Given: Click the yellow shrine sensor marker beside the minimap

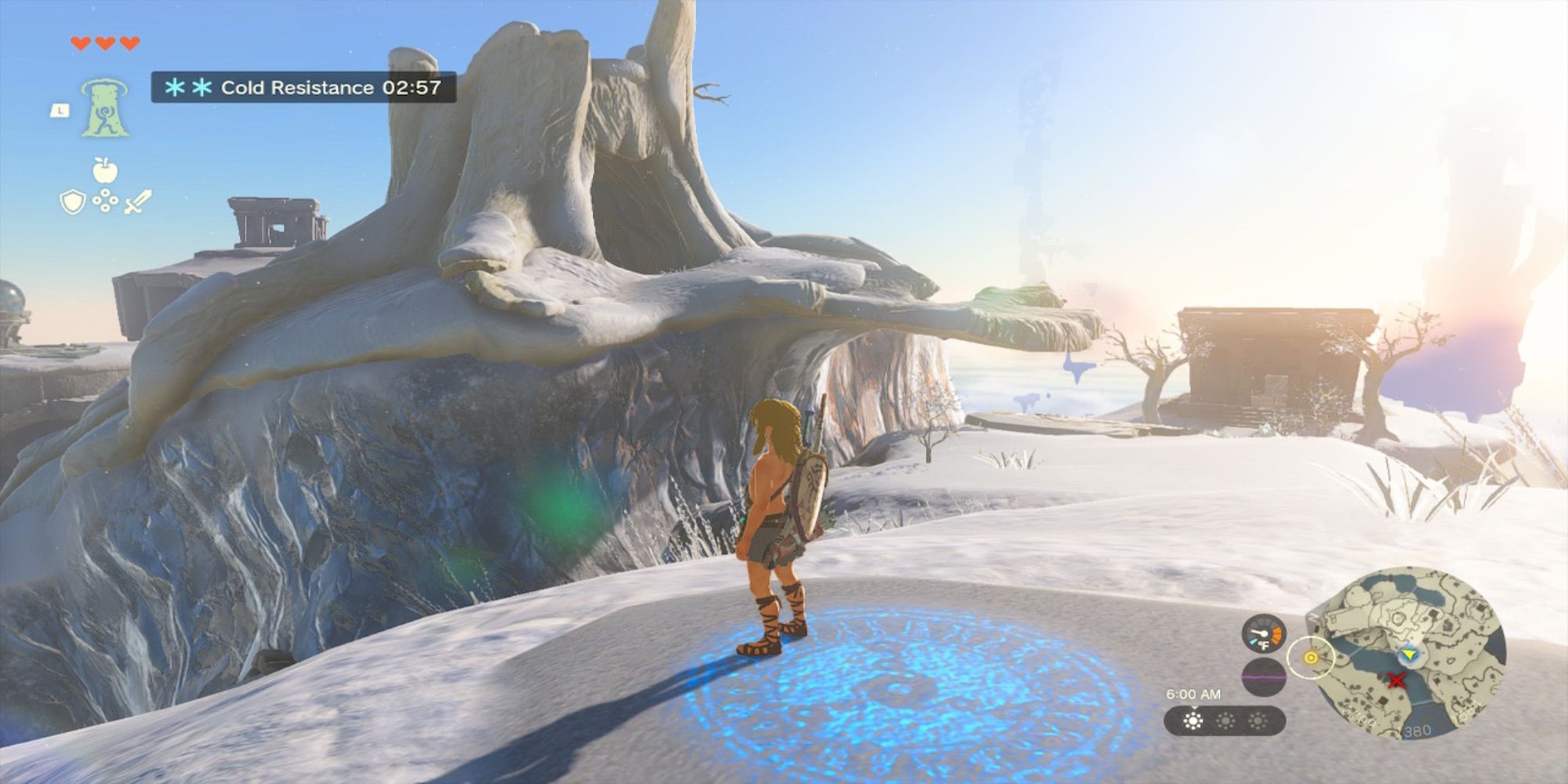Looking at the screenshot, I should [x=1310, y=658].
